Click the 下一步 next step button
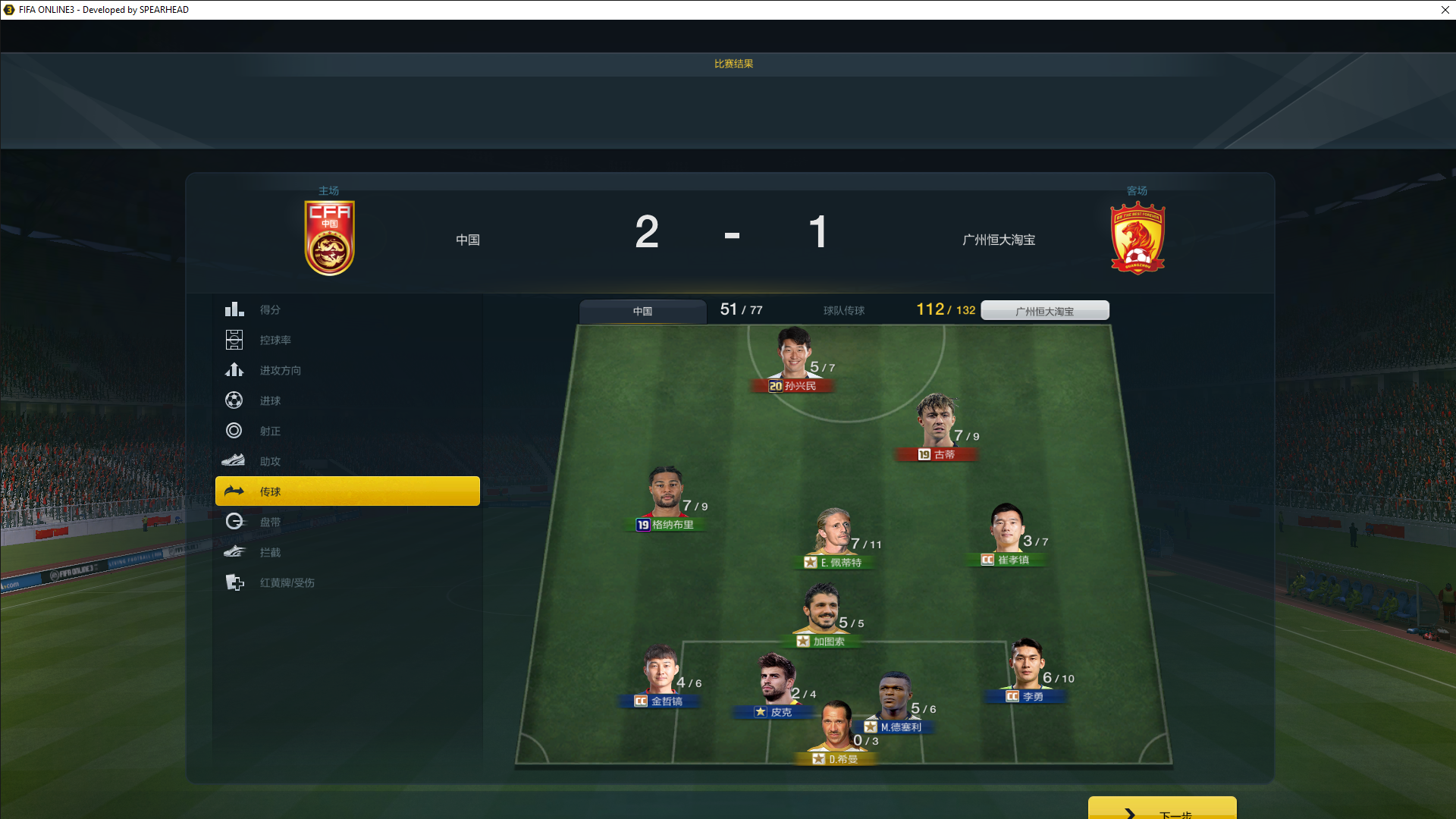Image resolution: width=1456 pixels, height=819 pixels. [1162, 810]
